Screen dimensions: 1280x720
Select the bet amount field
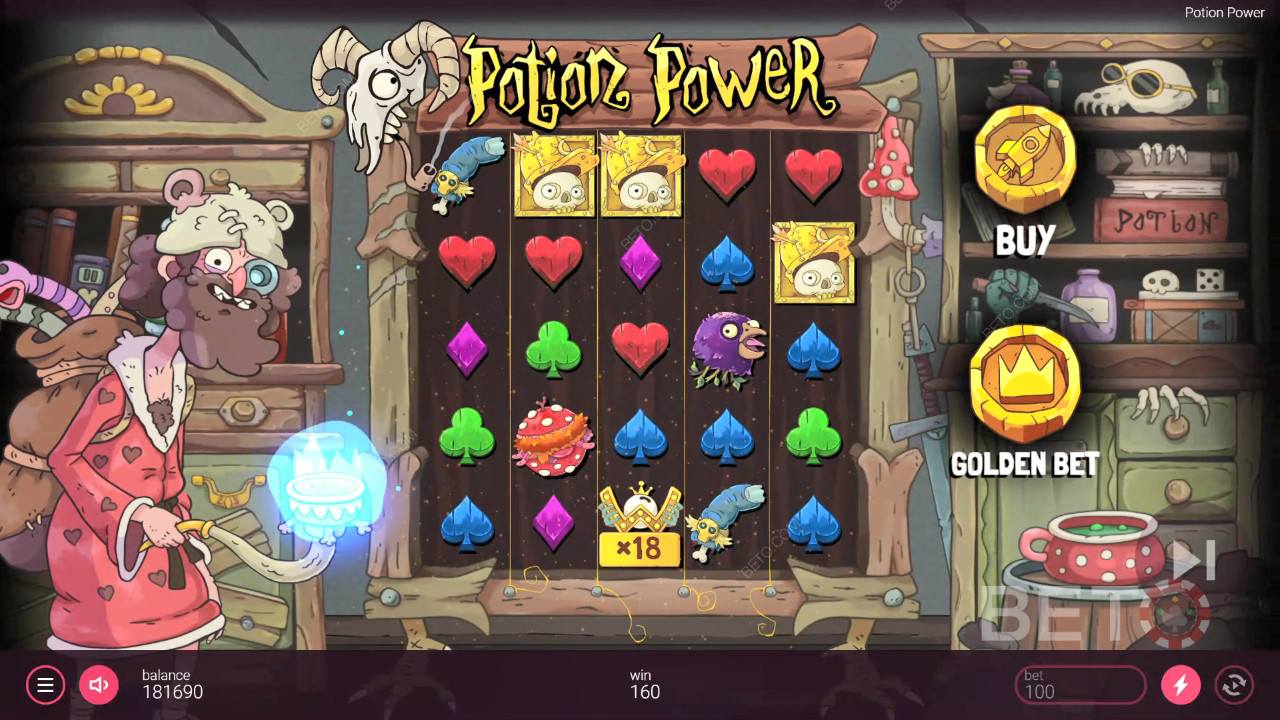pos(1080,685)
